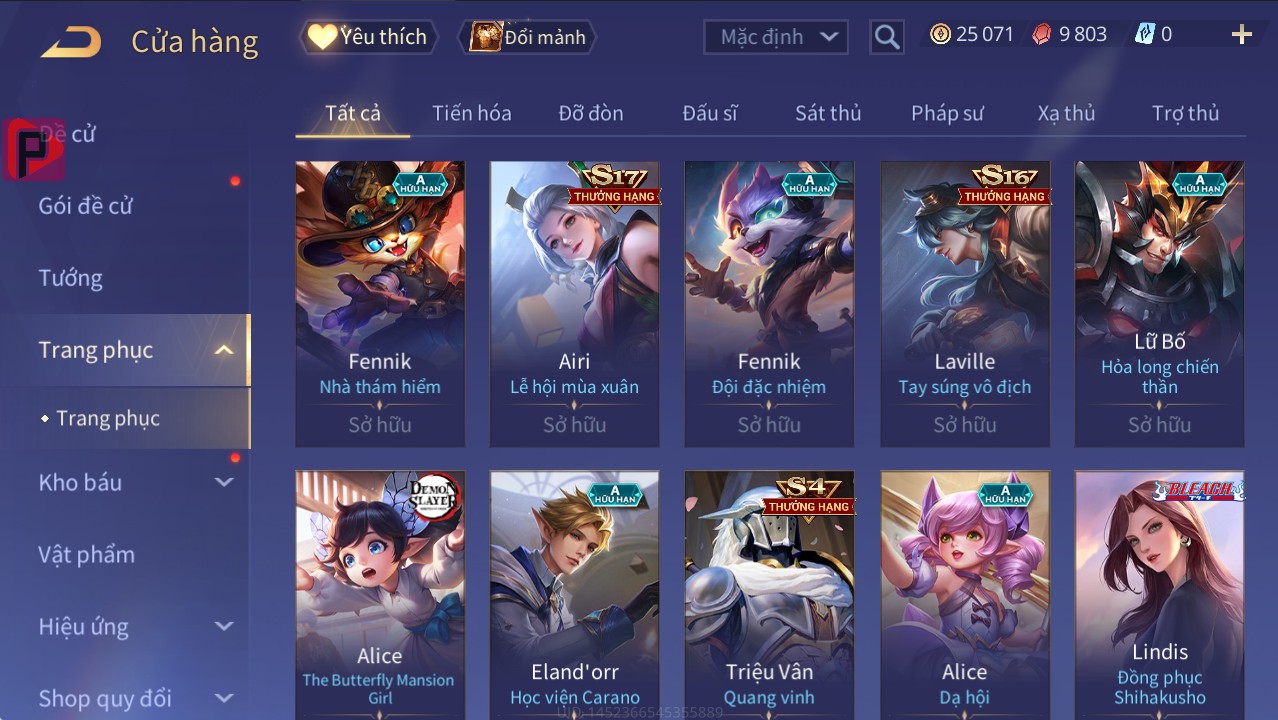Open the Gói đề cử menu
Screen dimensions: 1278x720
(x=86, y=206)
